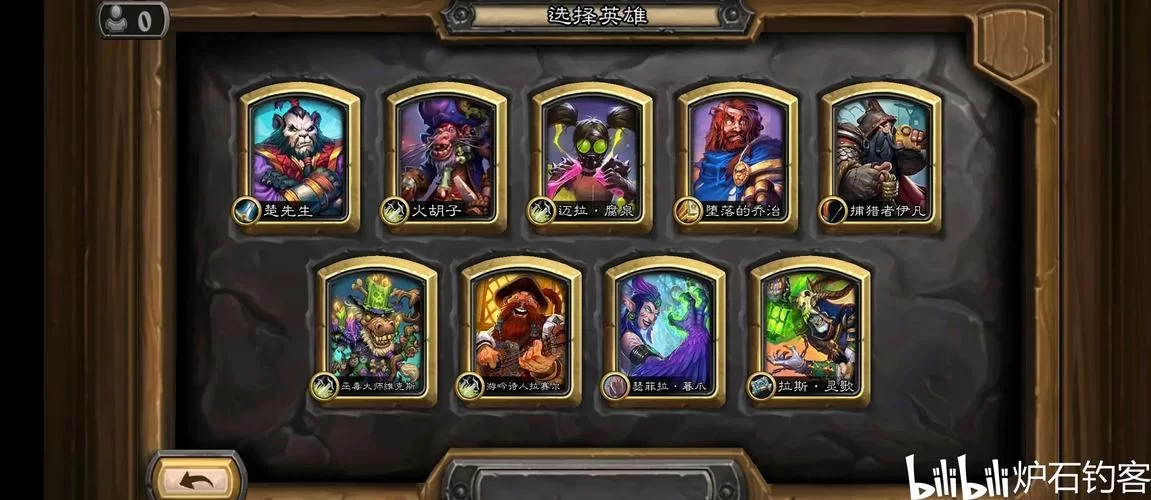
Task: Select hero 楚先生 (Mr. Chu)
Action: (x=299, y=150)
